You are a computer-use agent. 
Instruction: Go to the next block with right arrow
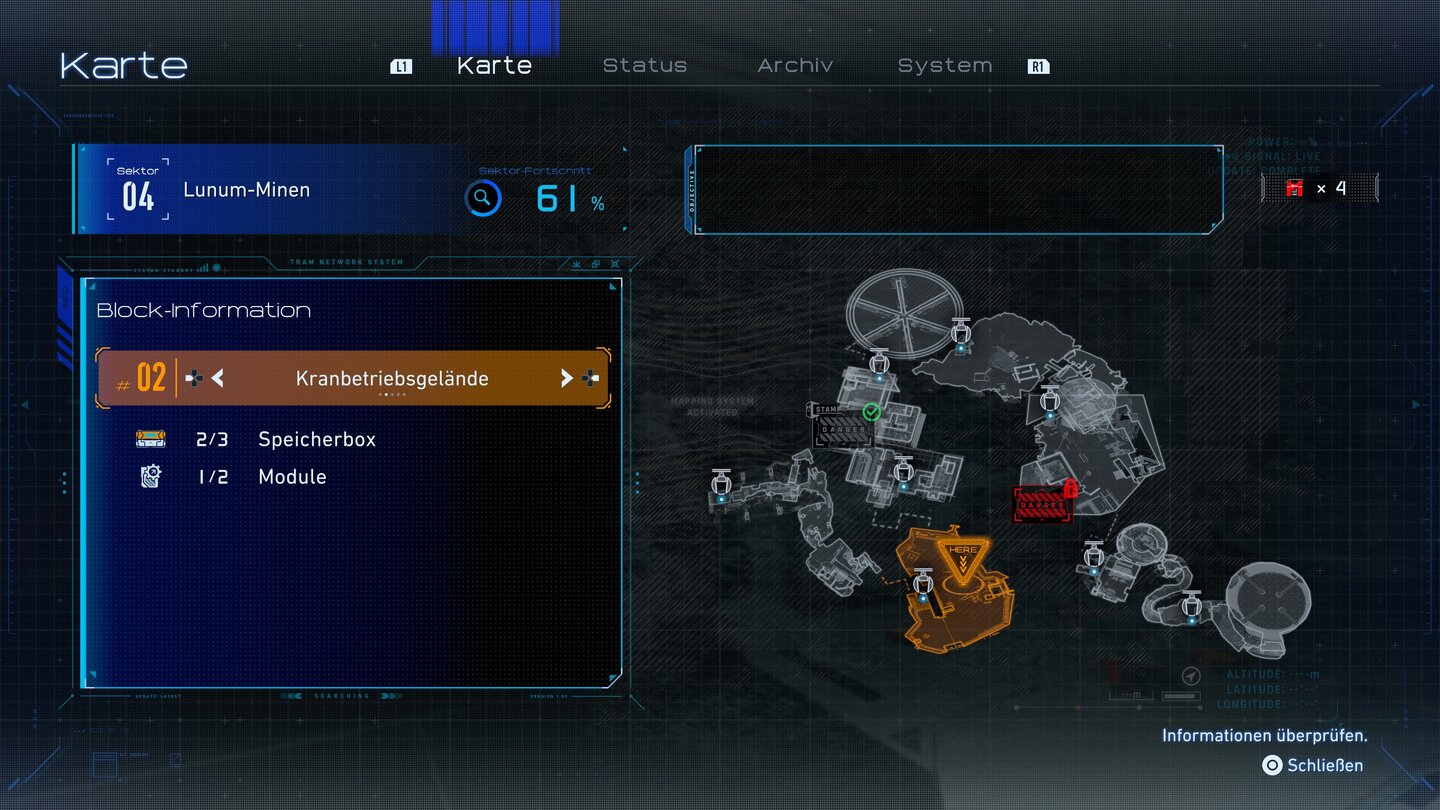[566, 378]
